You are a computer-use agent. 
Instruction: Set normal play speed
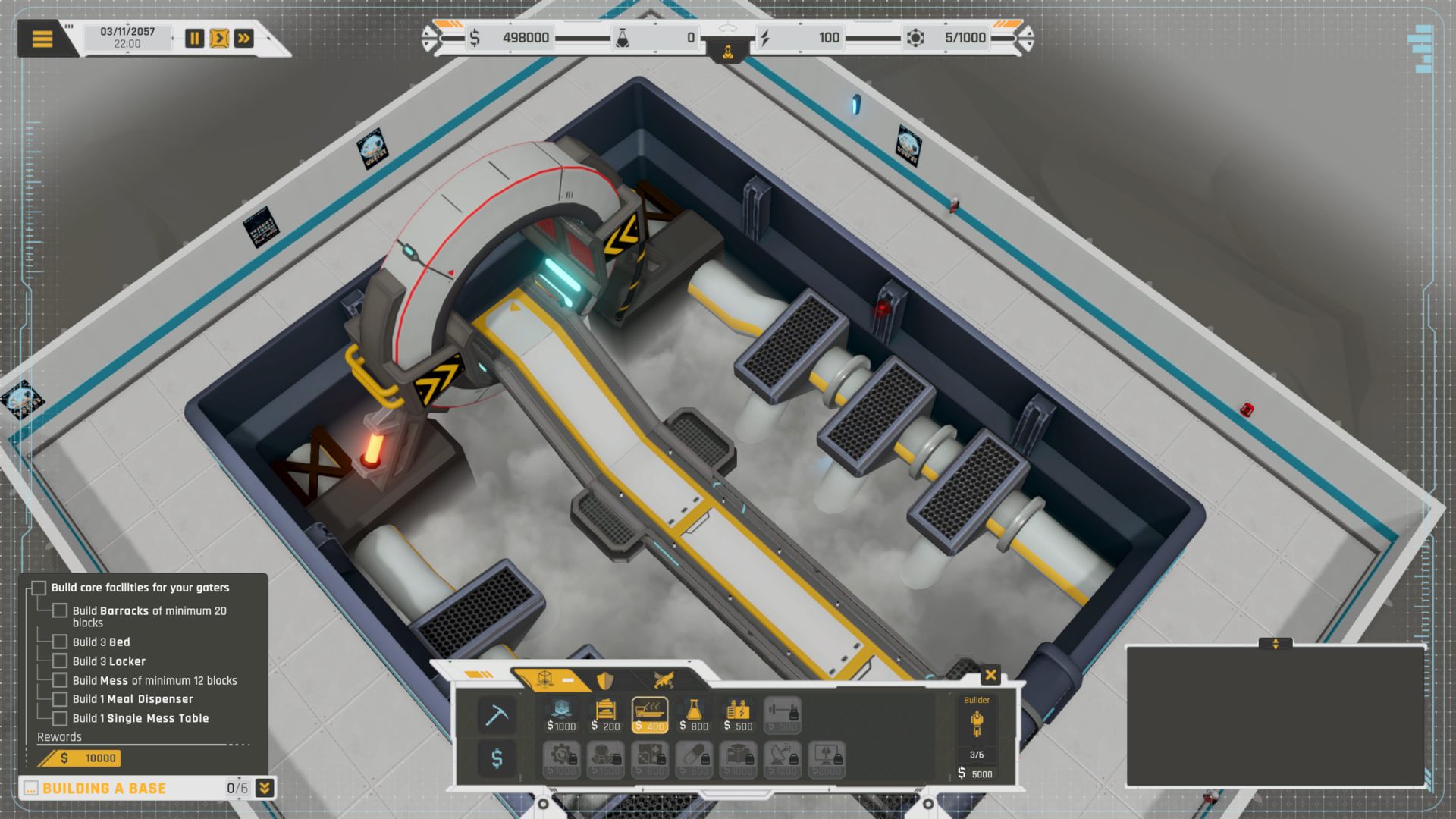point(219,39)
